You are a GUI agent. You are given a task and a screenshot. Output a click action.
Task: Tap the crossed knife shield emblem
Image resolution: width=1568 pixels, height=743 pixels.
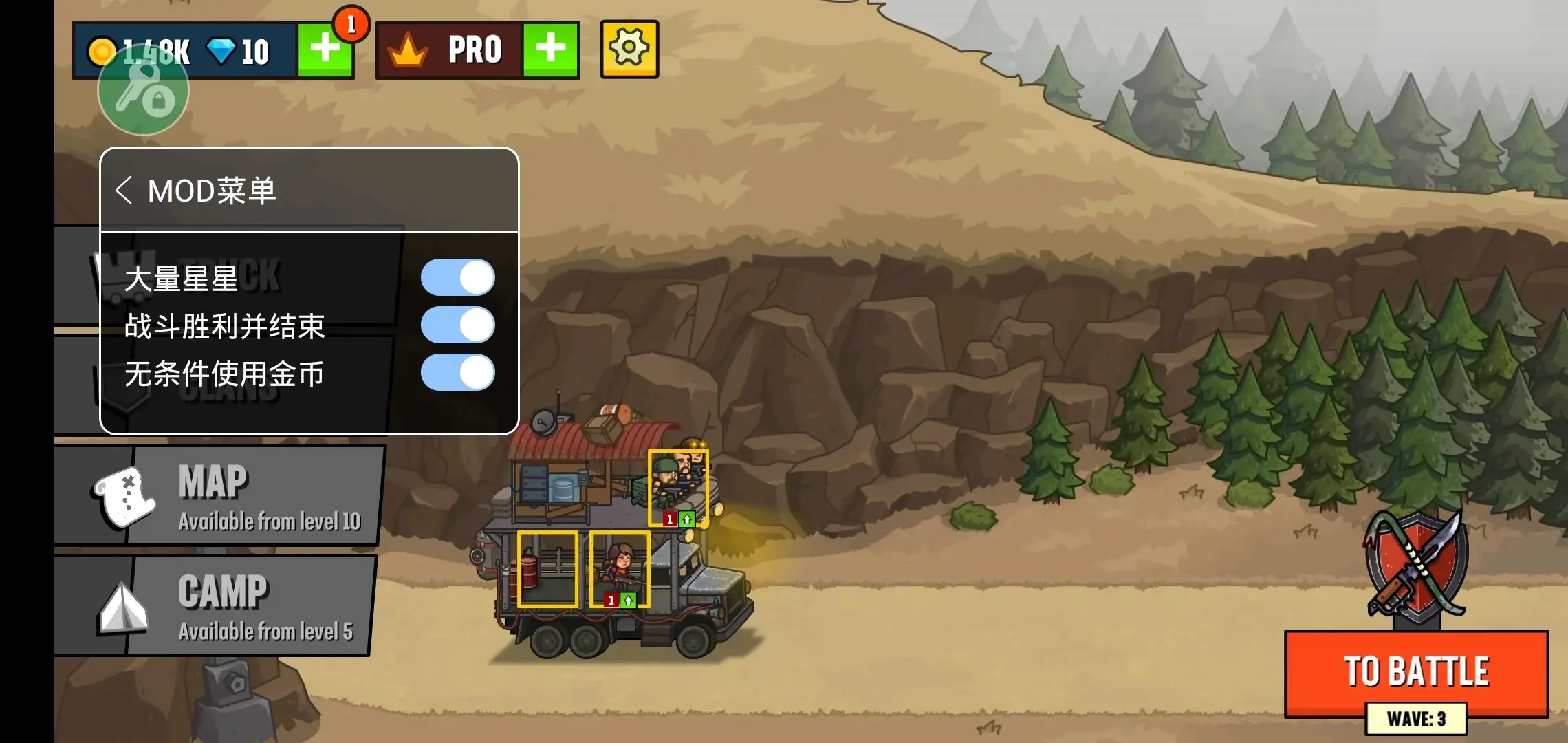point(1416,564)
